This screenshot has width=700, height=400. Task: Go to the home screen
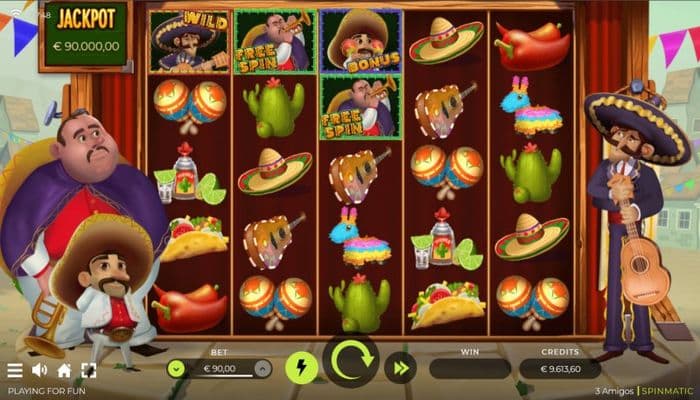[x=64, y=371]
